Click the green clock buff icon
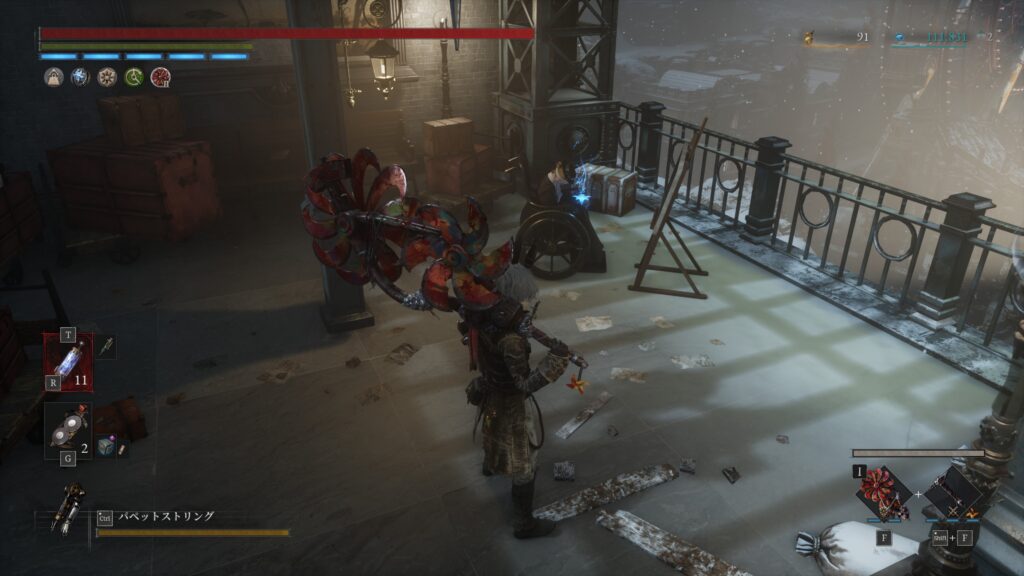The width and height of the screenshot is (1024, 576). tap(133, 77)
